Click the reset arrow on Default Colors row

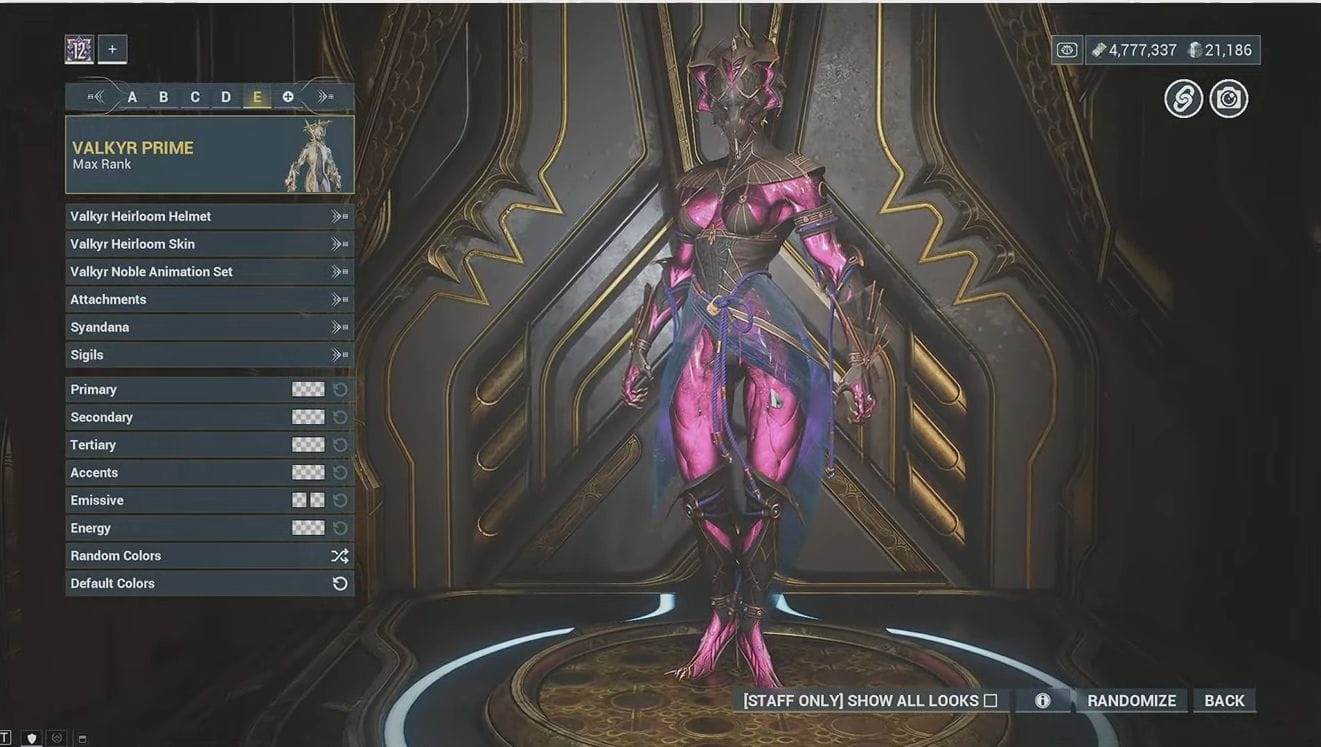(x=340, y=583)
